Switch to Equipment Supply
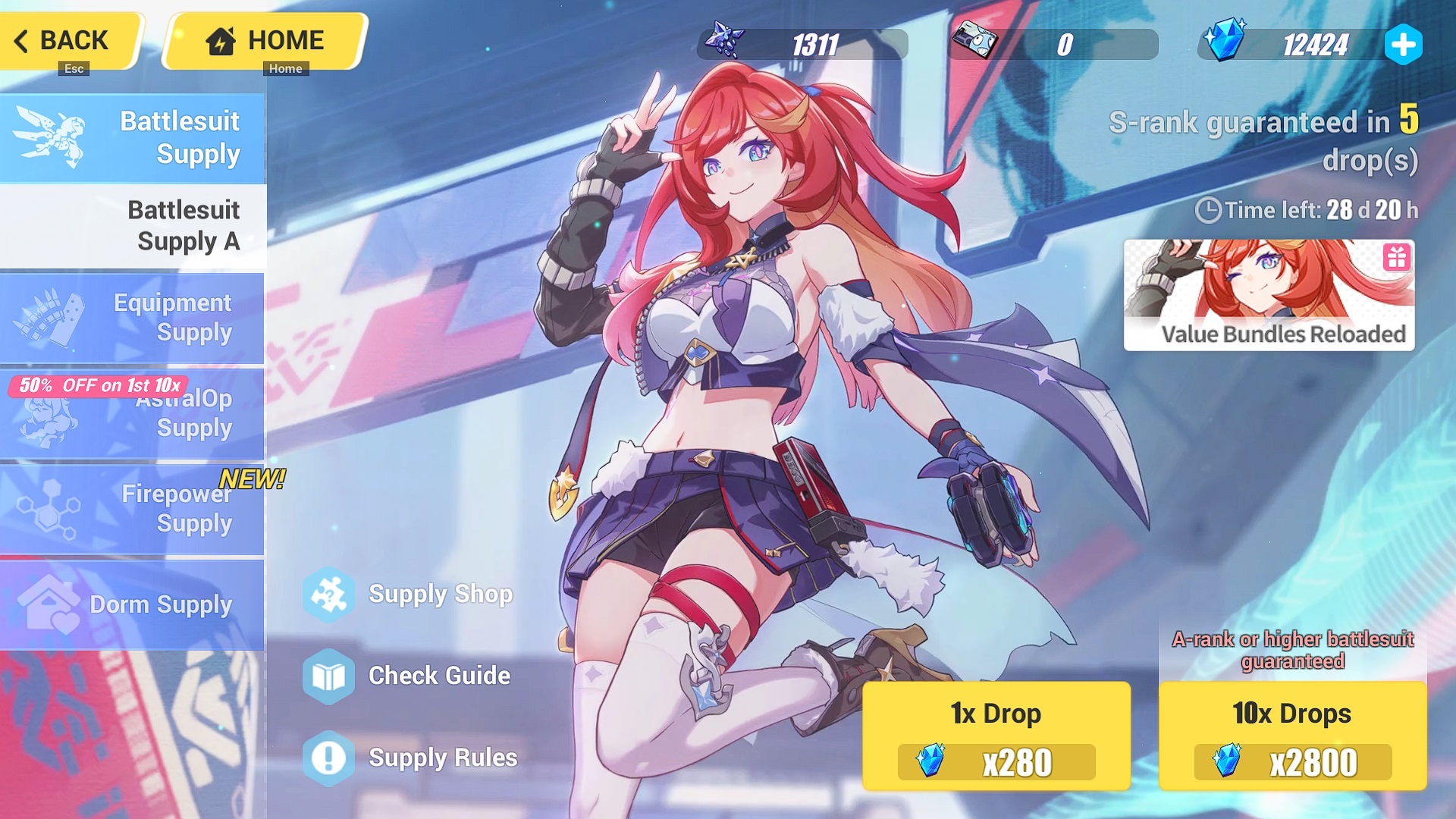1456x819 pixels. tap(133, 318)
